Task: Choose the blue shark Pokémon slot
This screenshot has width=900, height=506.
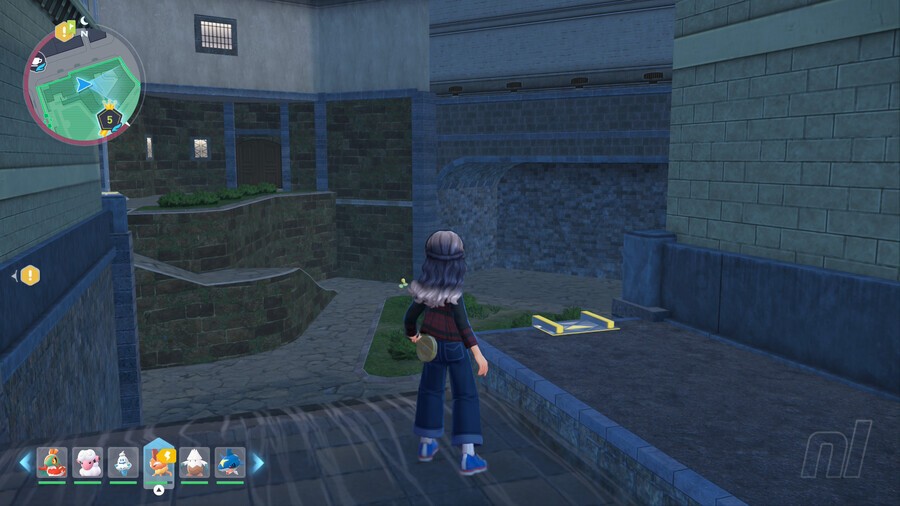Action: click(230, 462)
